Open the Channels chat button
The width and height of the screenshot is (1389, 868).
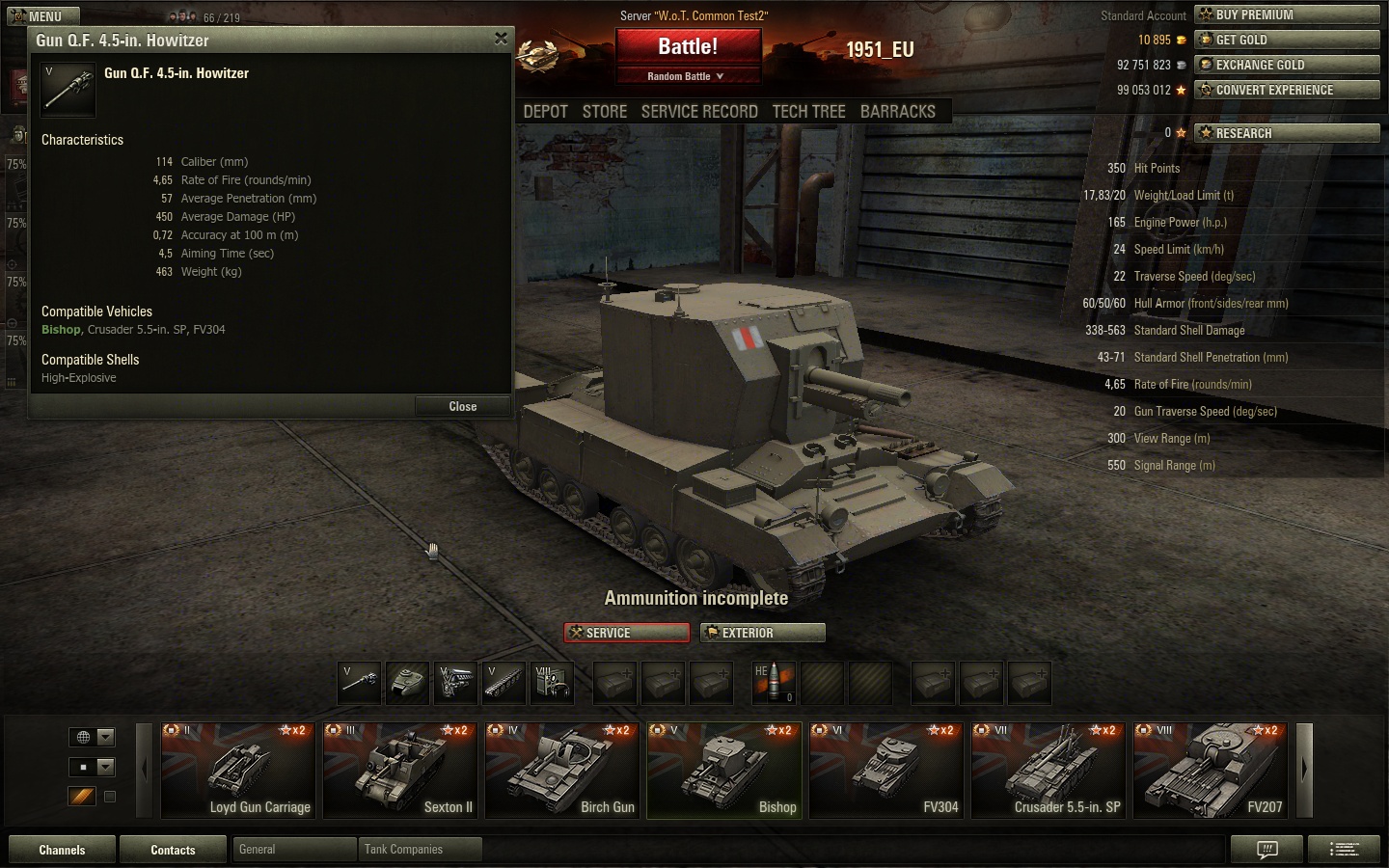62,850
